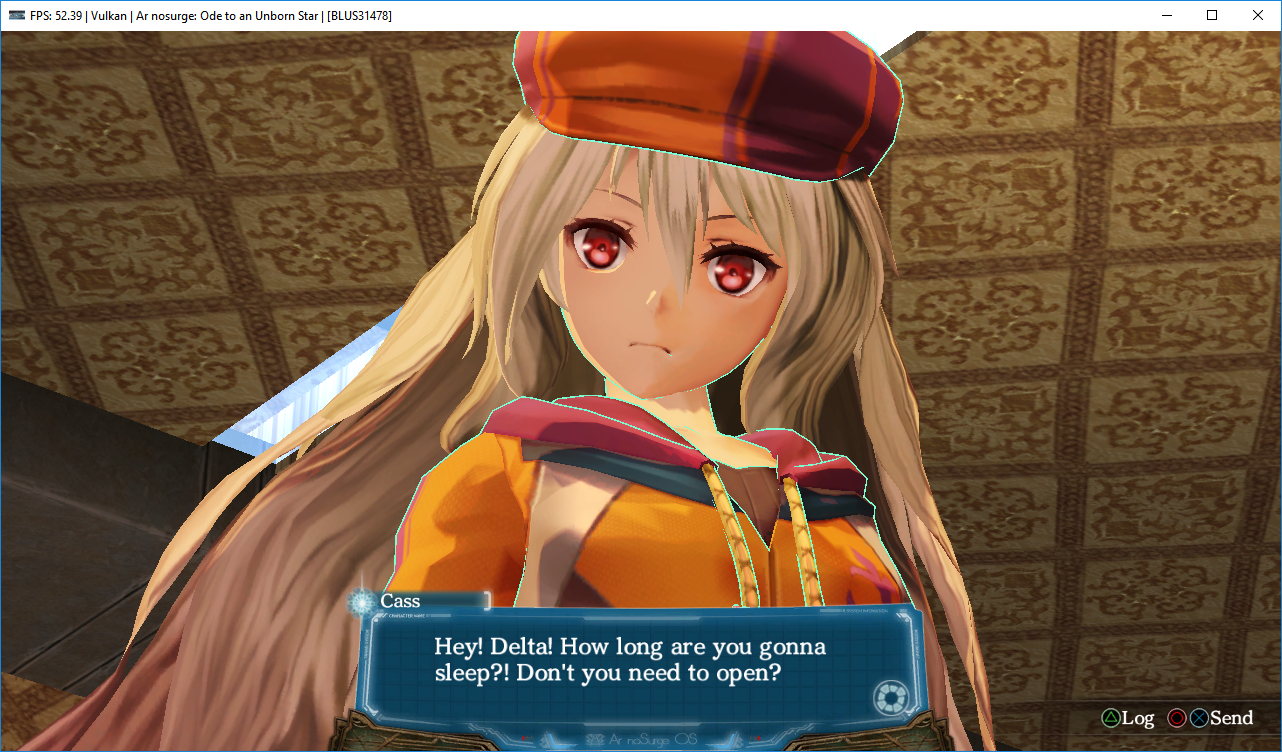1282x752 pixels.
Task: Close the emulator window
Action: click(1258, 16)
